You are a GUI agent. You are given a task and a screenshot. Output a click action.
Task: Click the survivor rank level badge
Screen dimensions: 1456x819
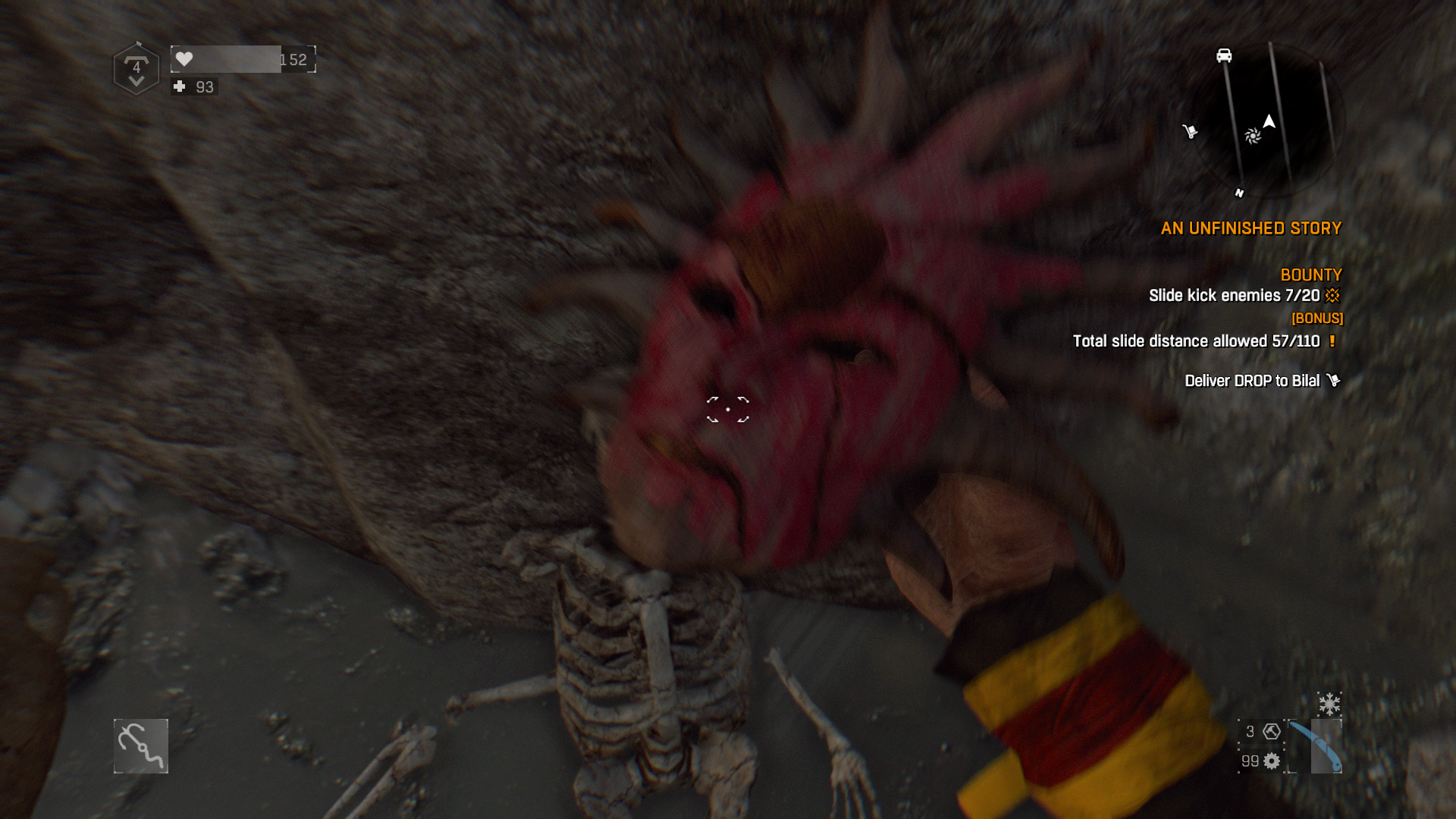pyautogui.click(x=136, y=69)
